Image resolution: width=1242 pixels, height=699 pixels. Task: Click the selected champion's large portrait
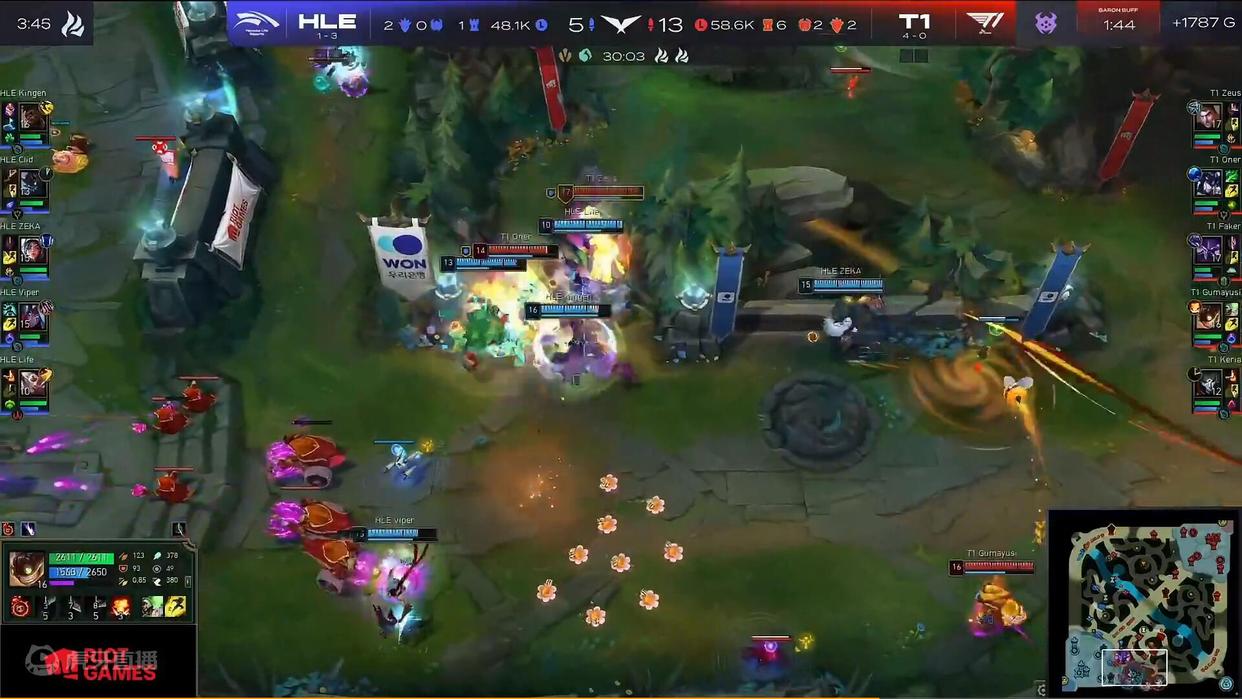click(27, 568)
